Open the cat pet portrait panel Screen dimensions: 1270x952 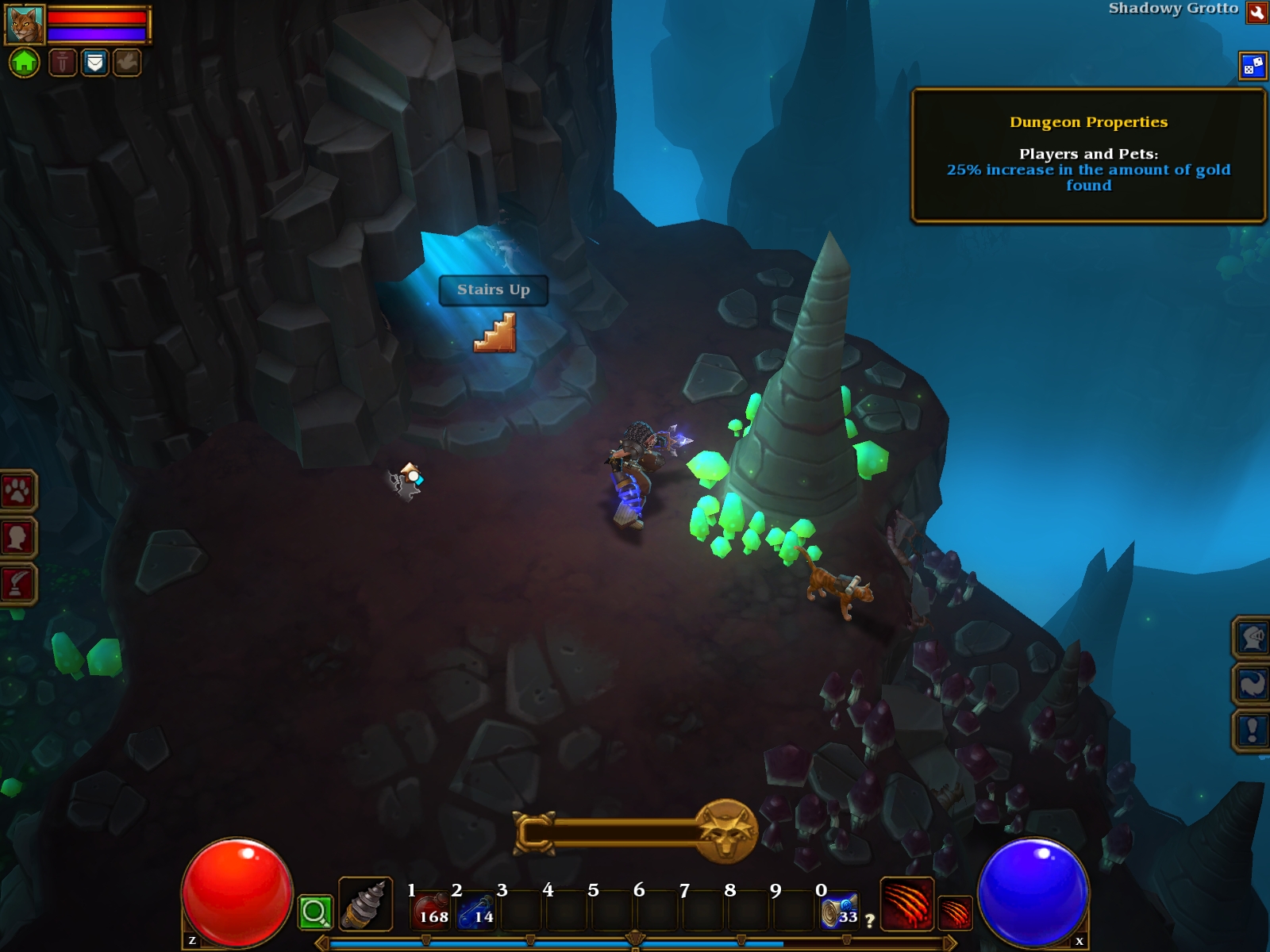(x=24, y=25)
